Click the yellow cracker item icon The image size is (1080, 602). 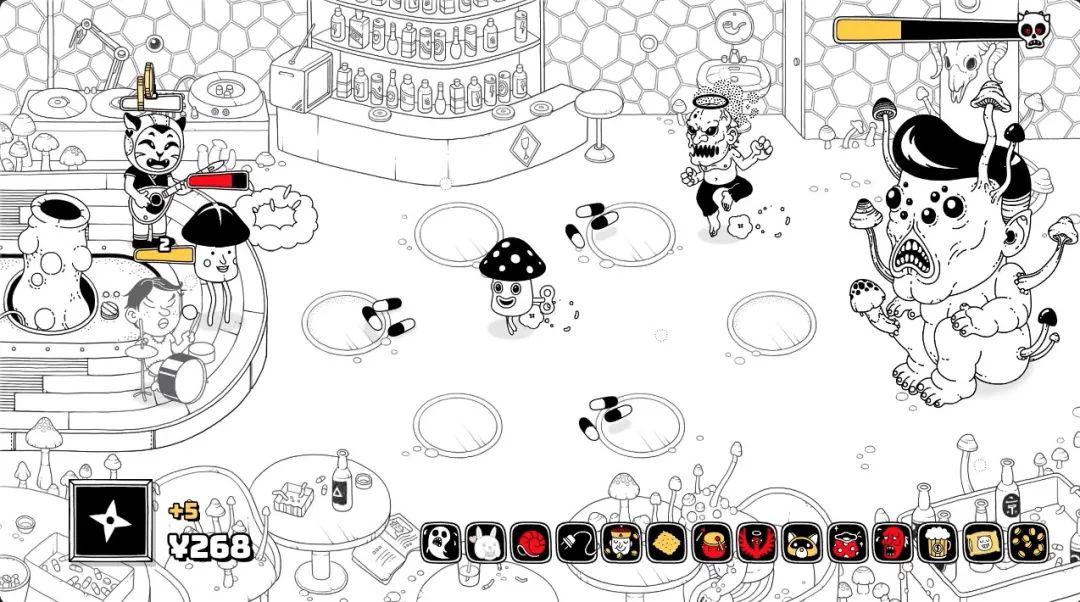(666, 543)
